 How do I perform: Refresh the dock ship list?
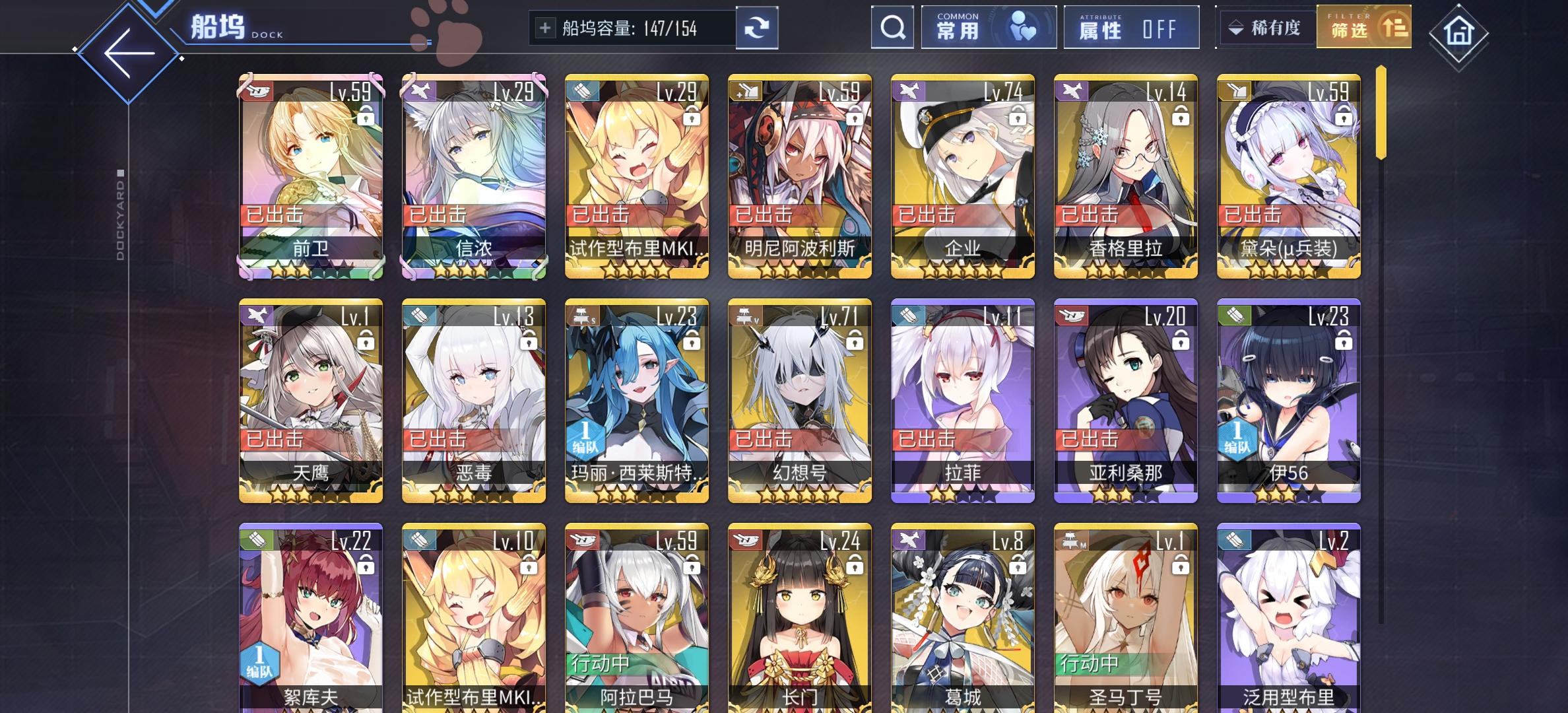[759, 28]
